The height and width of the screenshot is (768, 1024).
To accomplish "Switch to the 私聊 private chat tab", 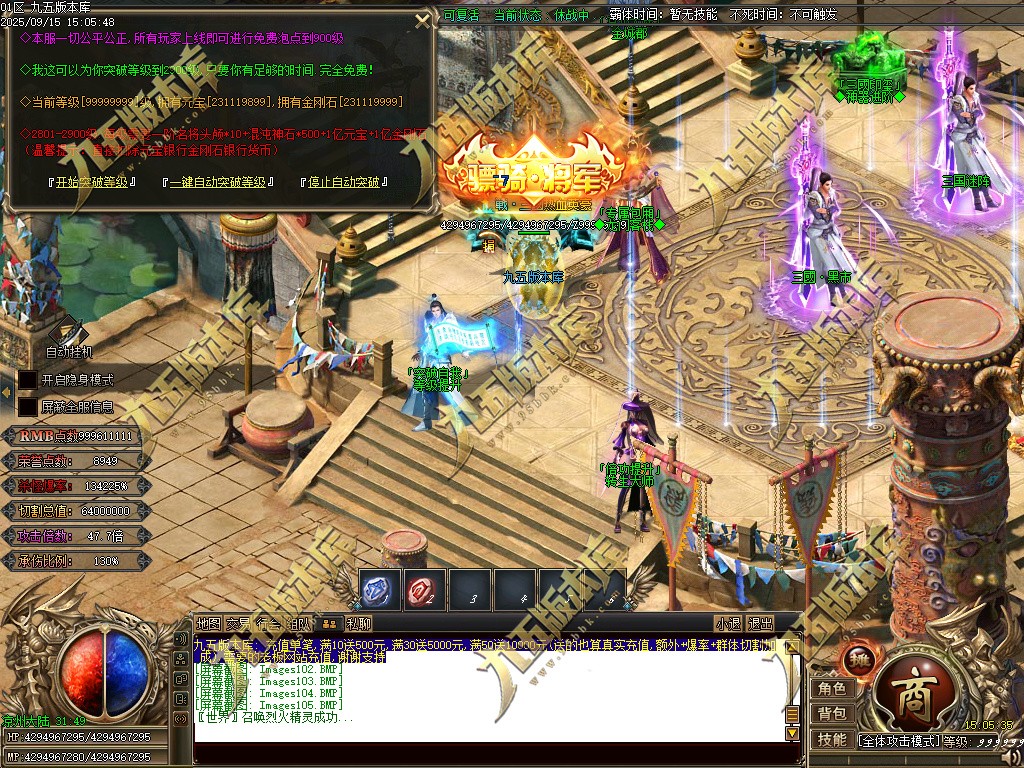I will pyautogui.click(x=359, y=624).
